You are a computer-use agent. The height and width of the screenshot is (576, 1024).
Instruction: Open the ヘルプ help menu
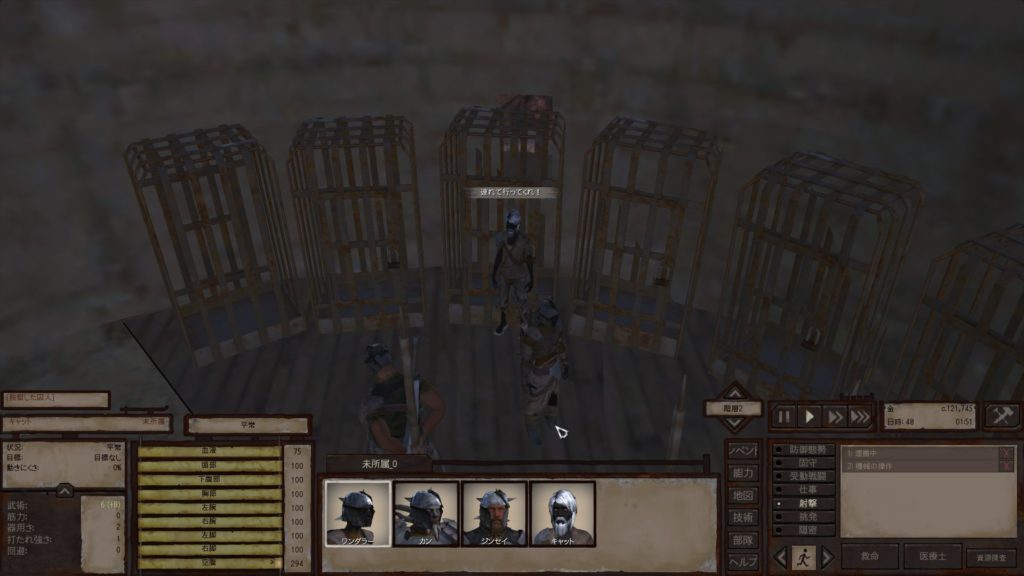741,561
